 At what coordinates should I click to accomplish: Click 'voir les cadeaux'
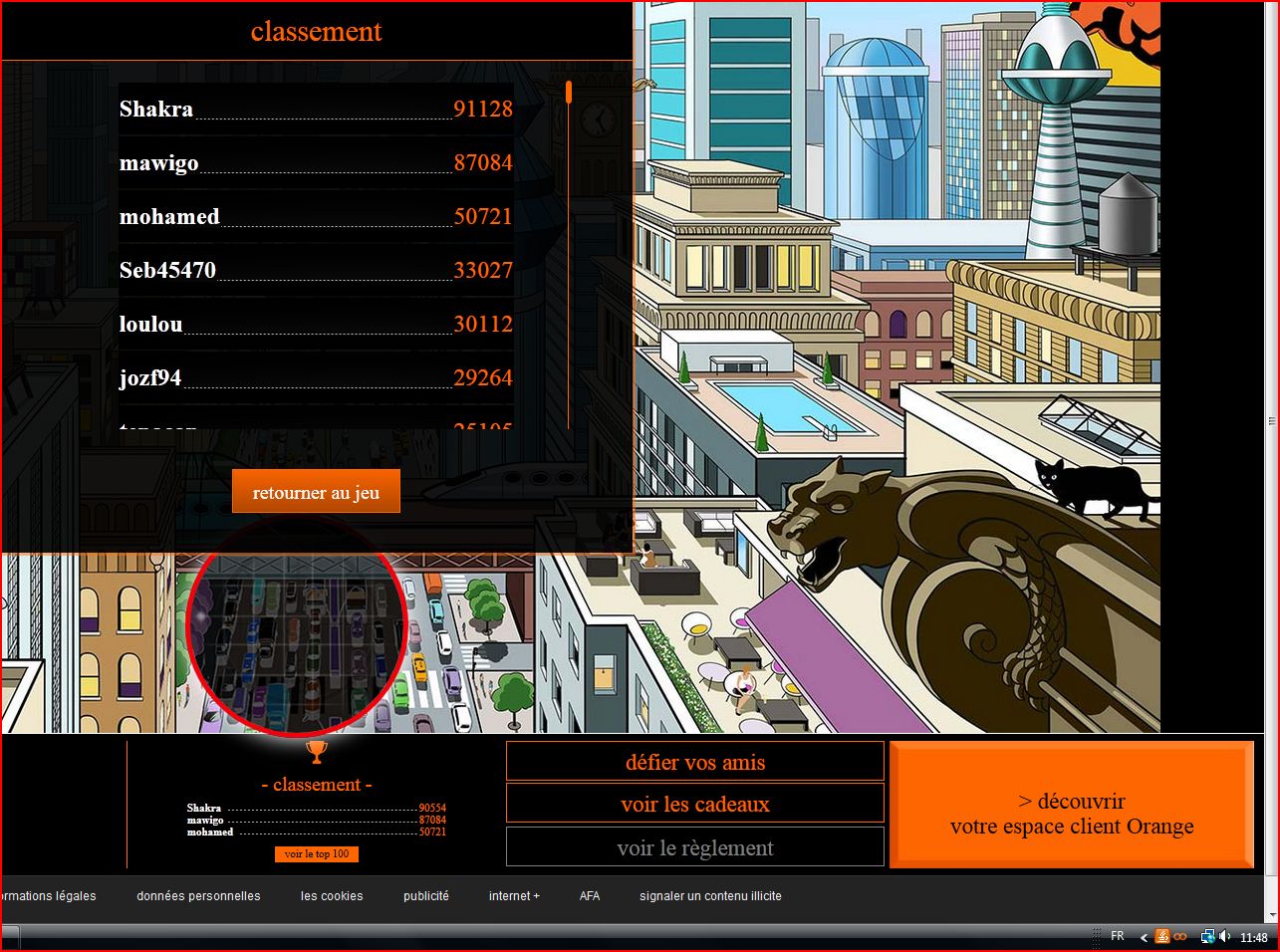click(694, 804)
